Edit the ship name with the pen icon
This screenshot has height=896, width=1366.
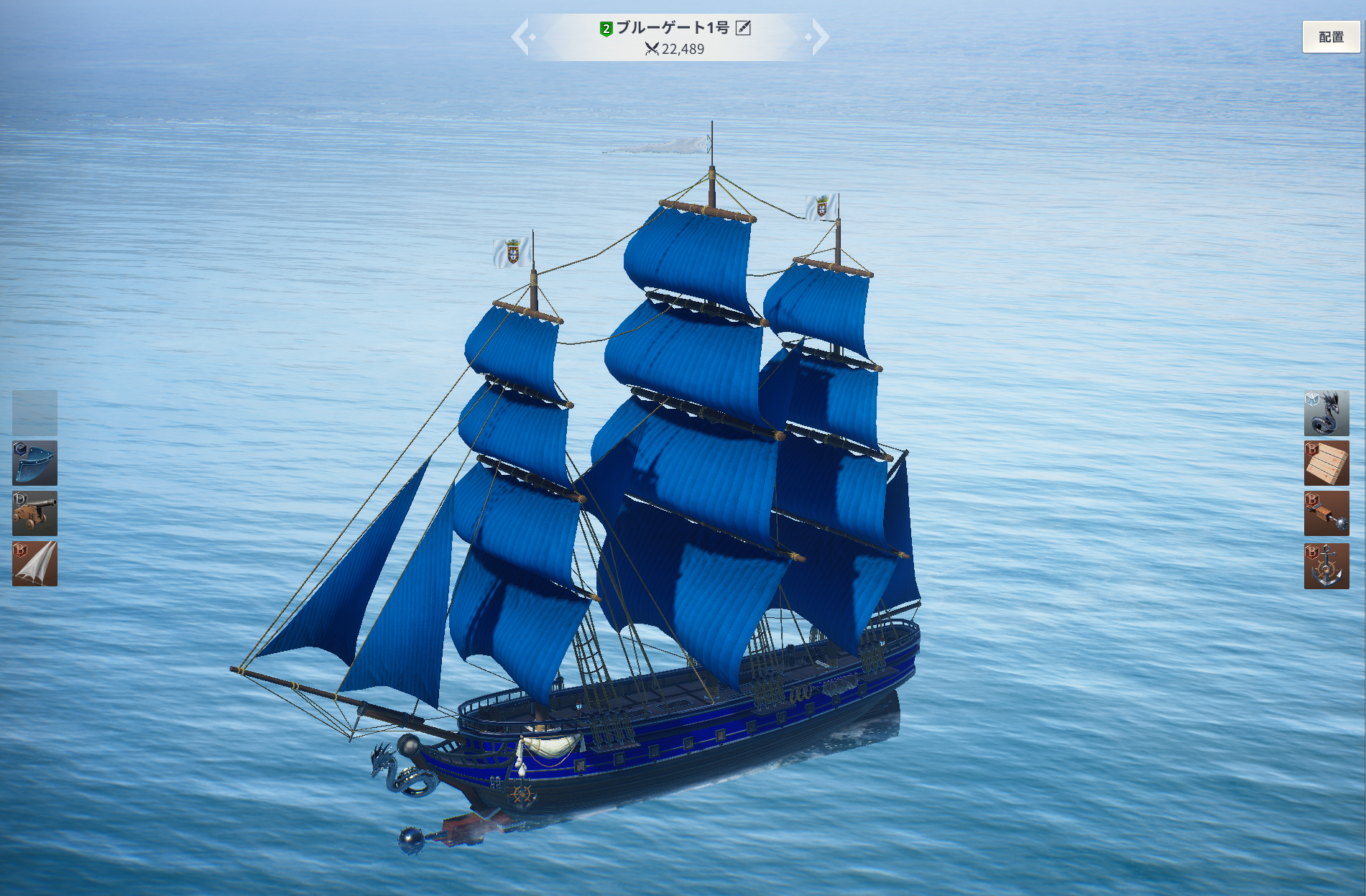tap(744, 28)
